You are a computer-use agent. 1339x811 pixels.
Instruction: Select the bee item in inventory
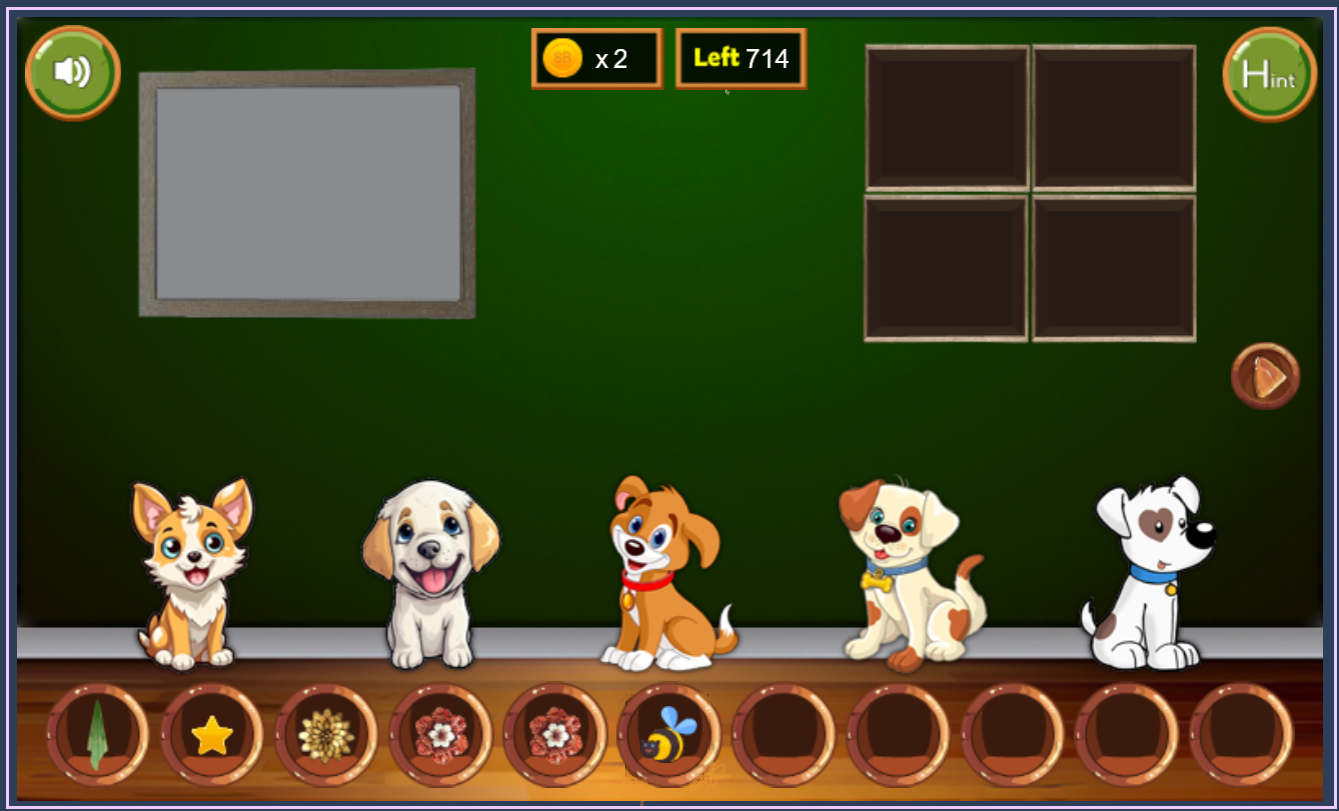(x=668, y=735)
